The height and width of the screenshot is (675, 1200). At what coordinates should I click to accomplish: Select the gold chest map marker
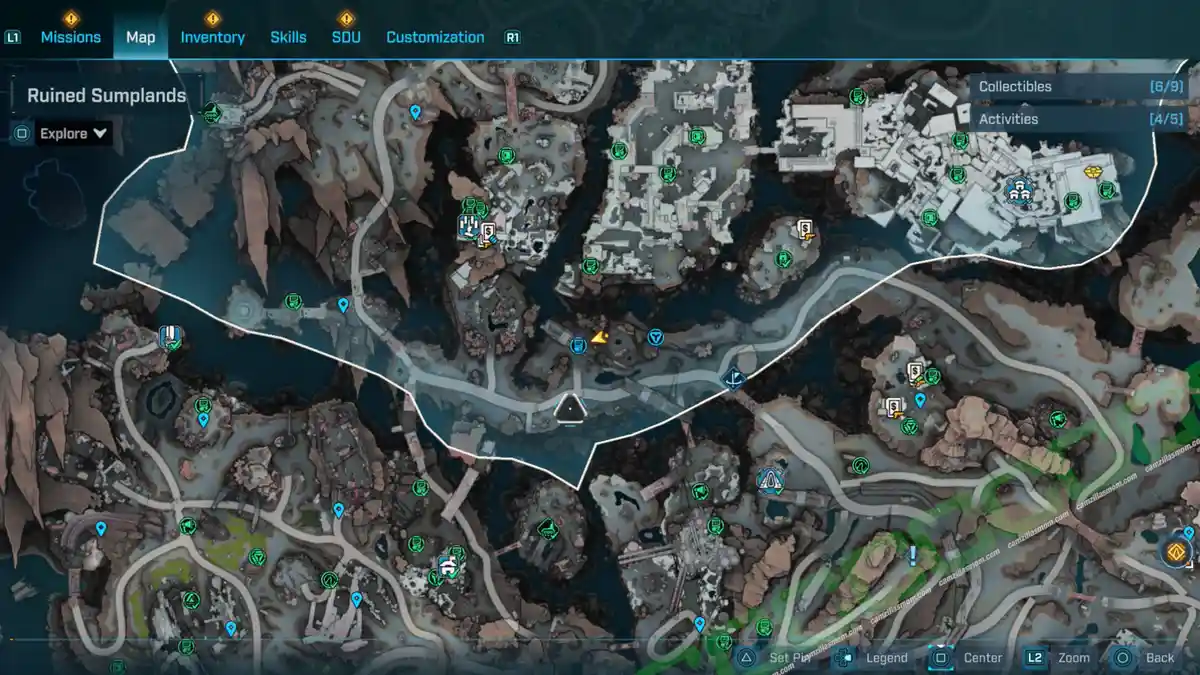click(1092, 172)
